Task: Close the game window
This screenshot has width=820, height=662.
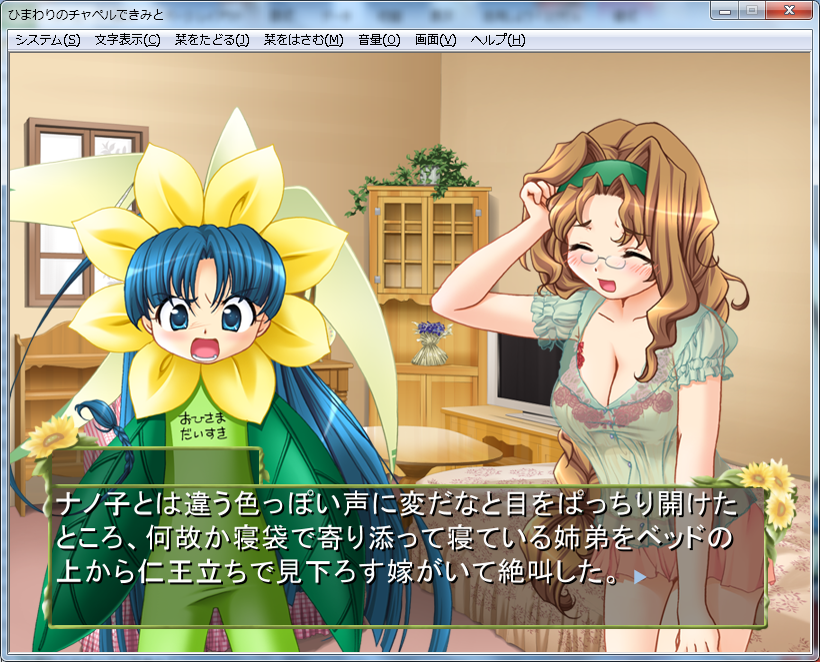Action: [788, 11]
